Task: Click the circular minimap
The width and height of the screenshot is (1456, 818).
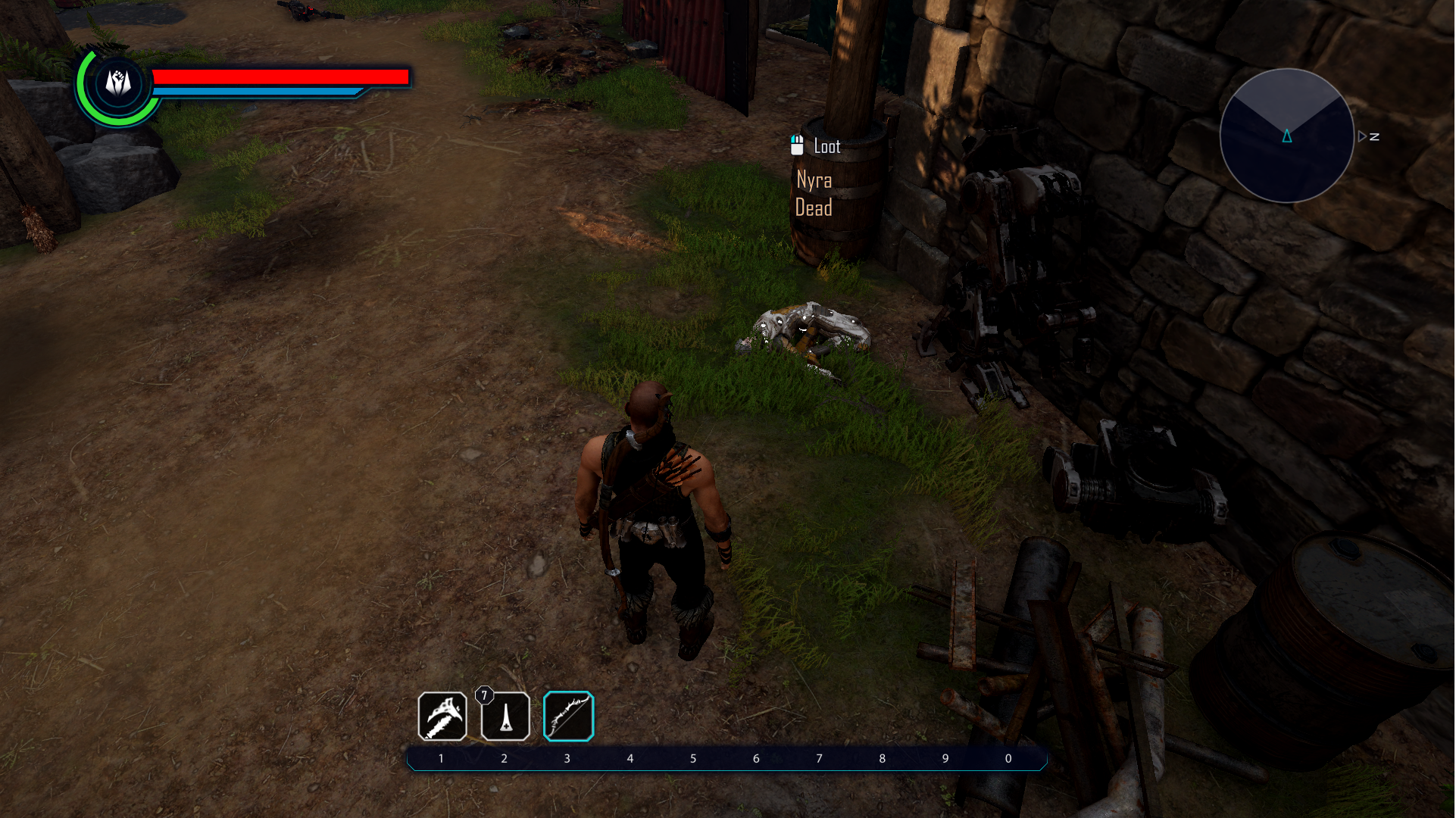Action: click(1287, 136)
